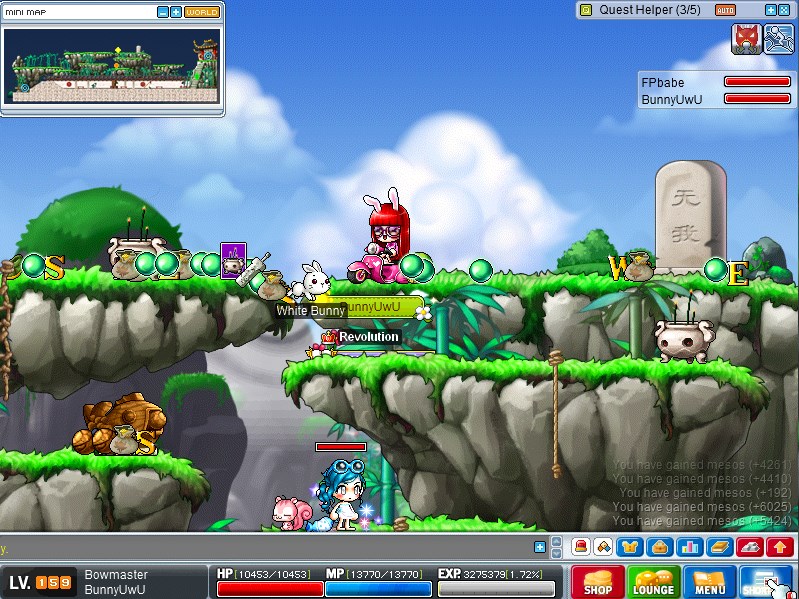Open the stats bar chart icon
The width and height of the screenshot is (799, 599).
tap(689, 546)
